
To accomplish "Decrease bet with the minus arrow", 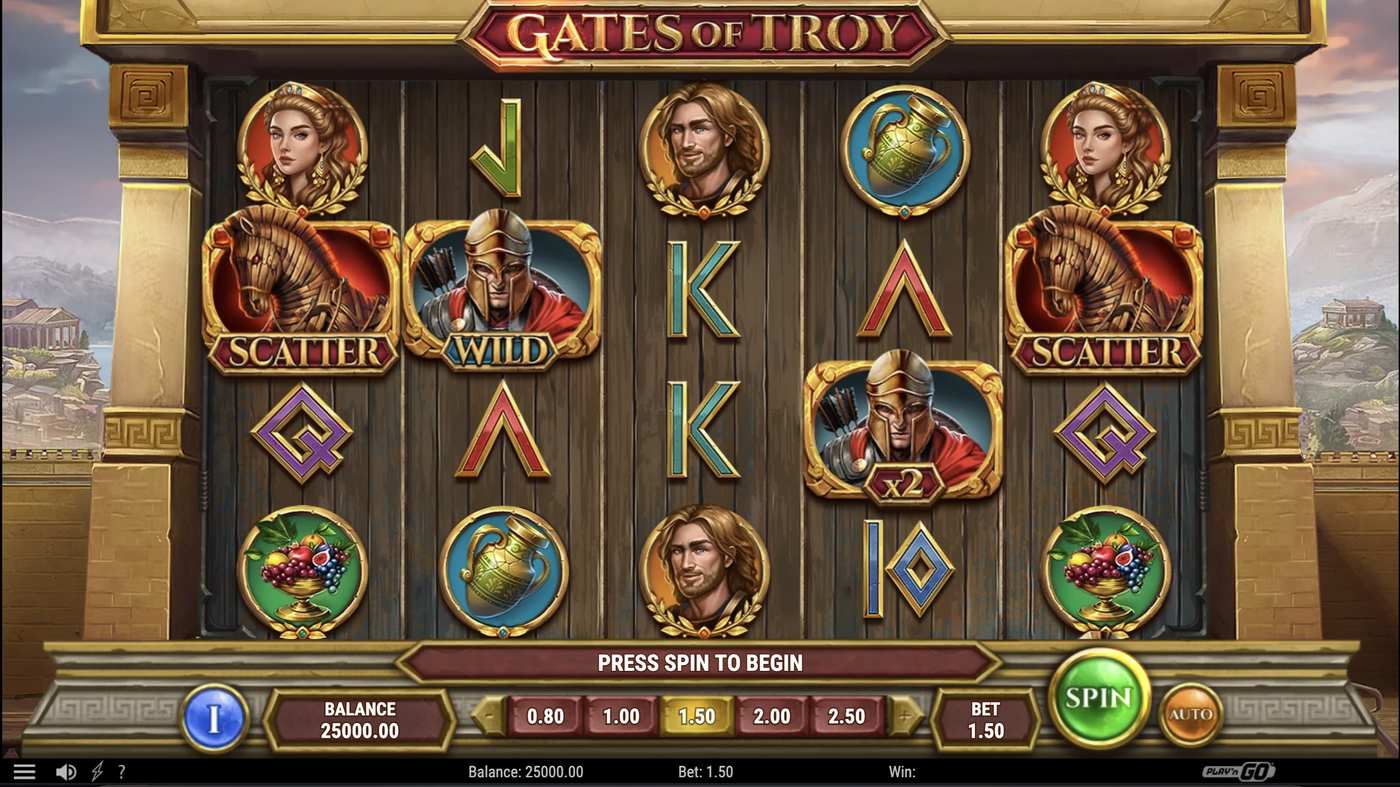I will click(487, 716).
